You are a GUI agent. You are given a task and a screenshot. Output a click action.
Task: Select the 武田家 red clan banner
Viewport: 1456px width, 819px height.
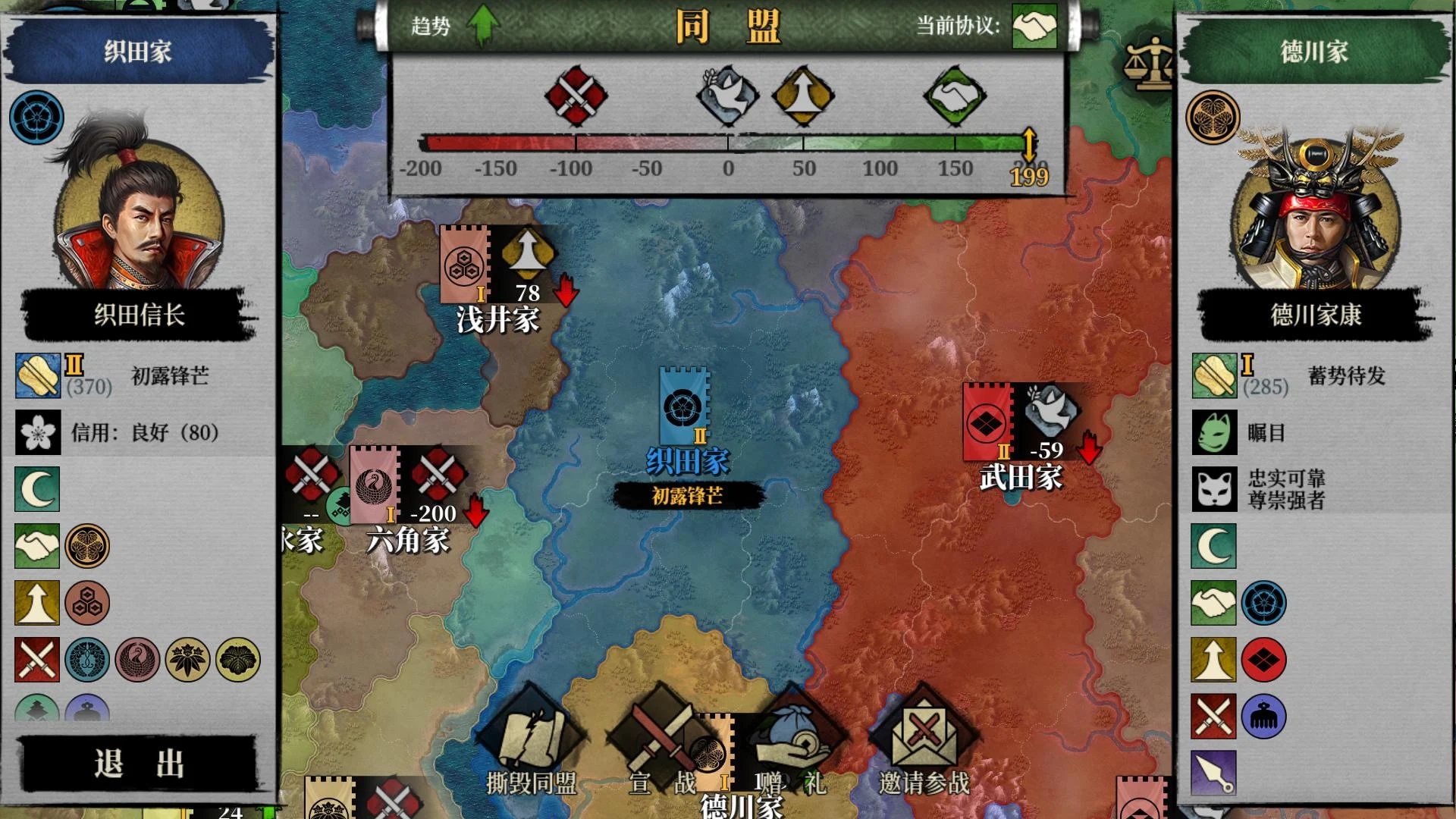point(987,422)
